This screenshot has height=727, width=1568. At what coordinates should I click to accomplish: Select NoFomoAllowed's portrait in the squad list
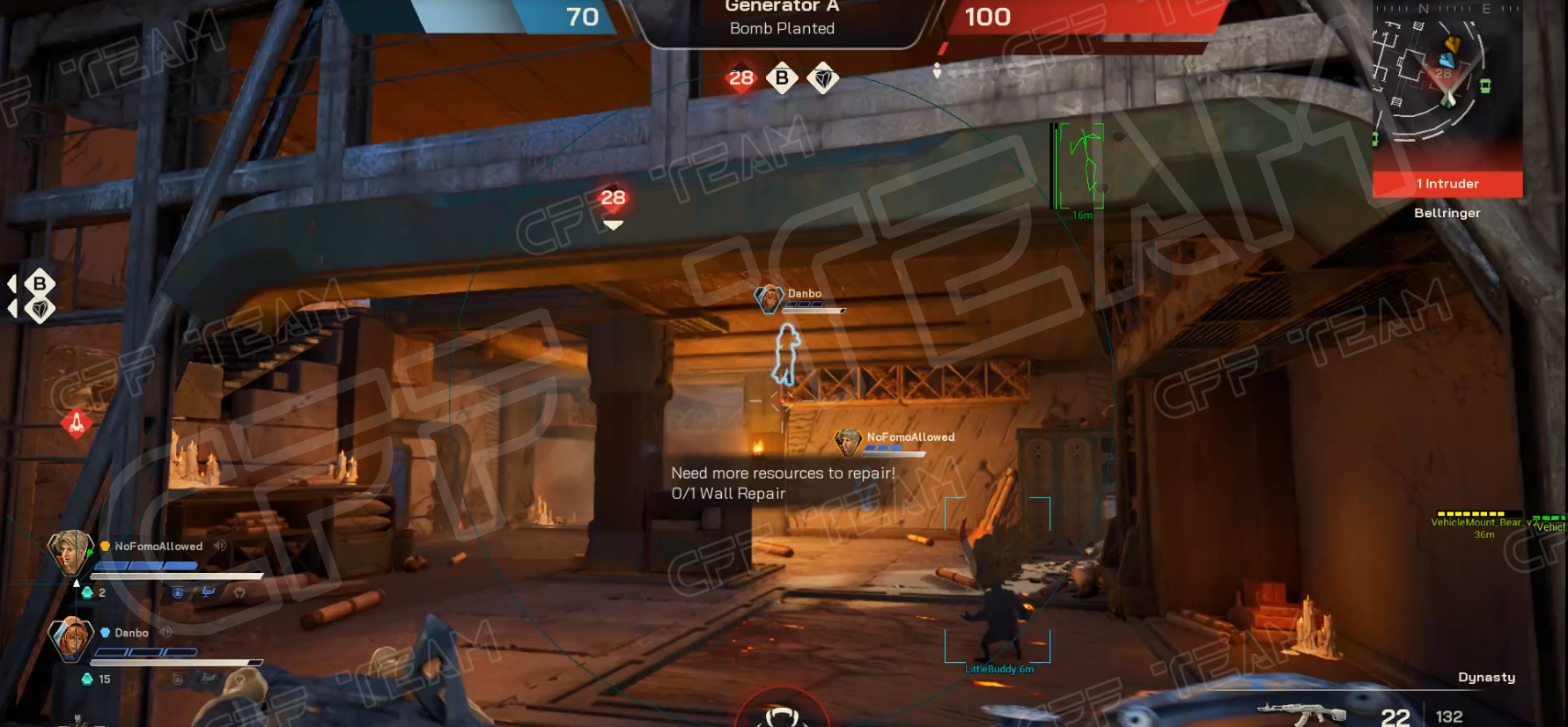pyautogui.click(x=70, y=552)
